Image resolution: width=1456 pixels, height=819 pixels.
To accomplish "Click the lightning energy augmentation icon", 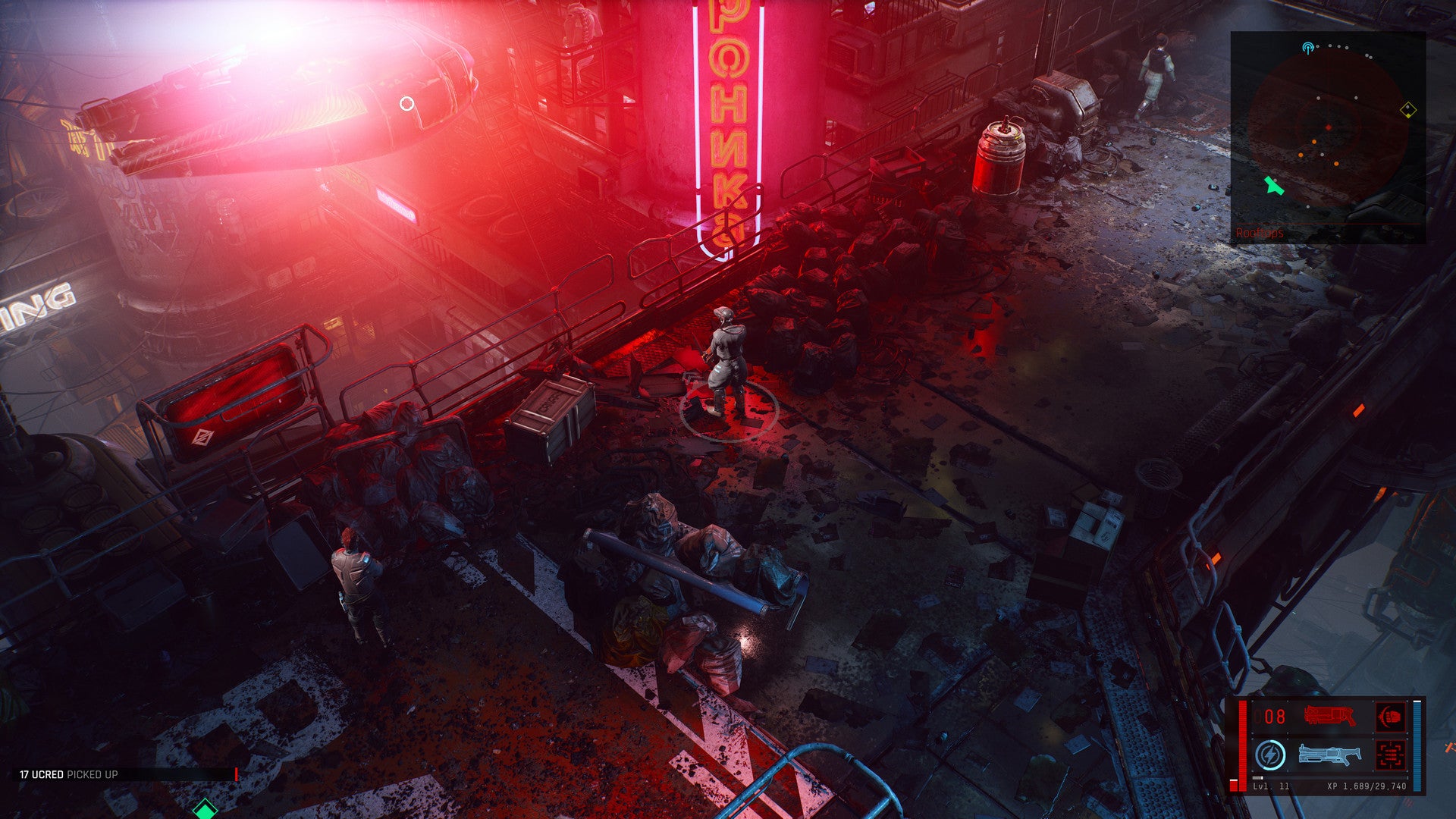I will pyautogui.click(x=1270, y=755).
